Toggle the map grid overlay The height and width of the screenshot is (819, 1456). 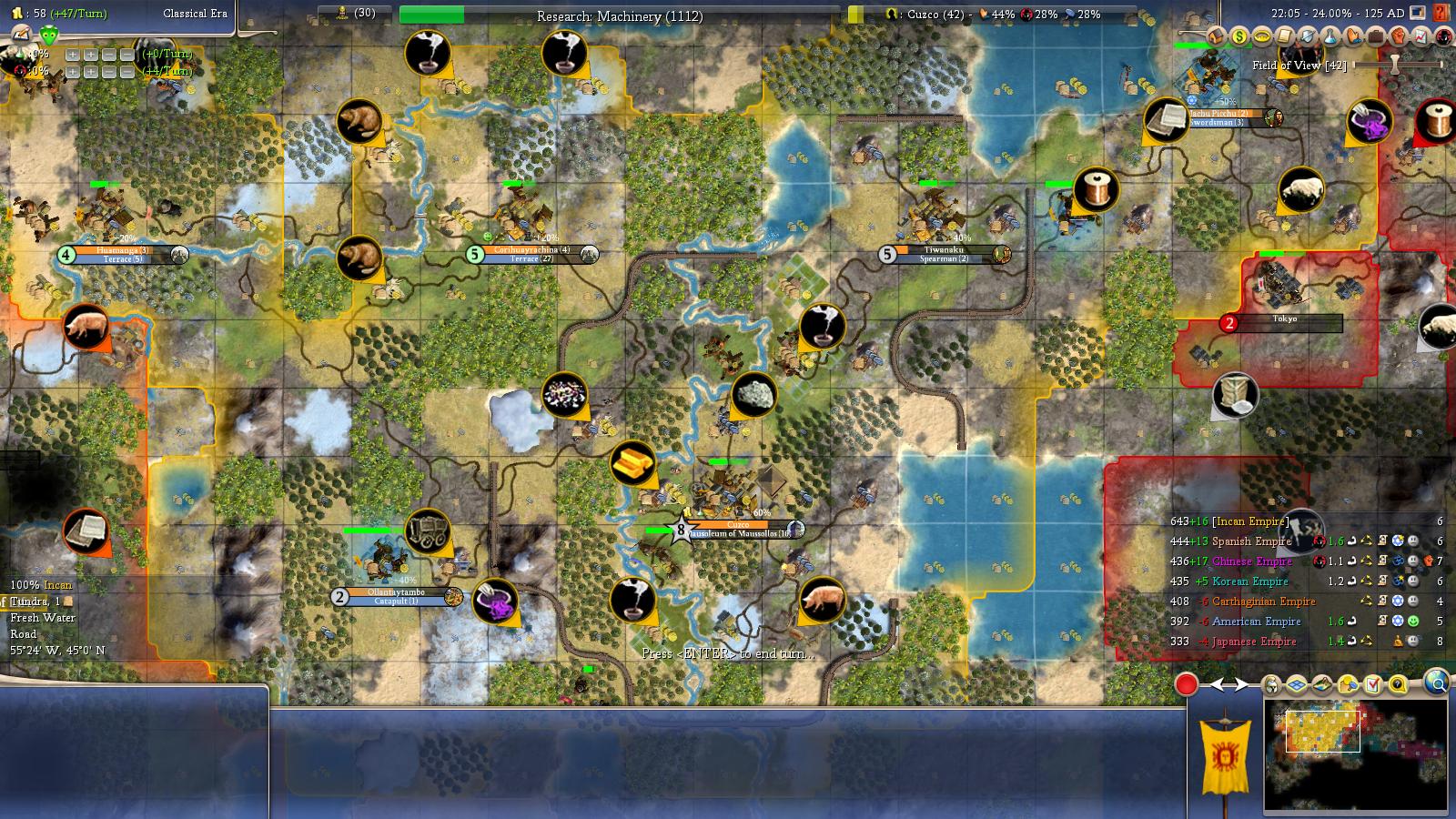coord(1296,684)
